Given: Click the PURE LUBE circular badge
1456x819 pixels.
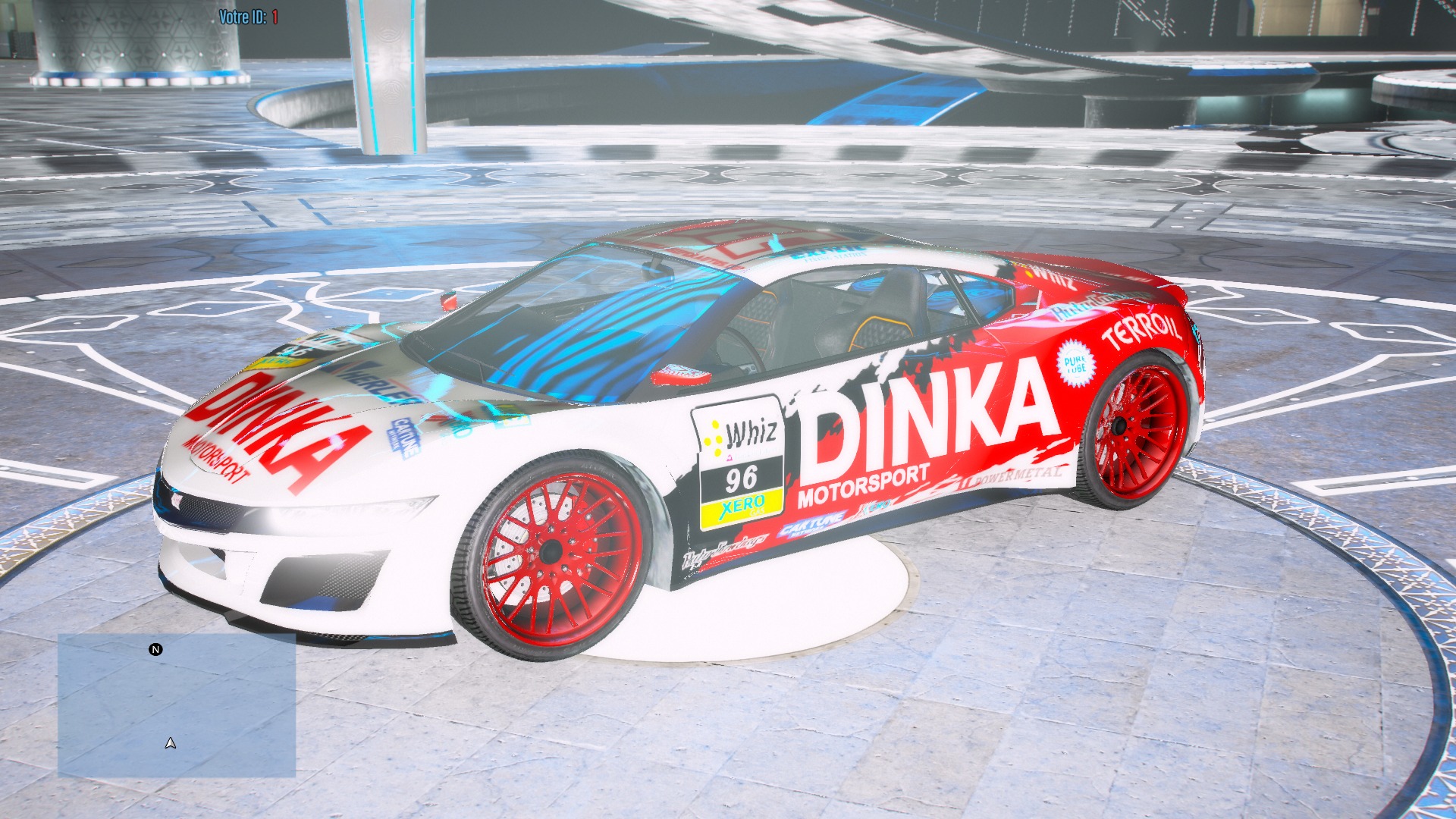Looking at the screenshot, I should click(1075, 360).
